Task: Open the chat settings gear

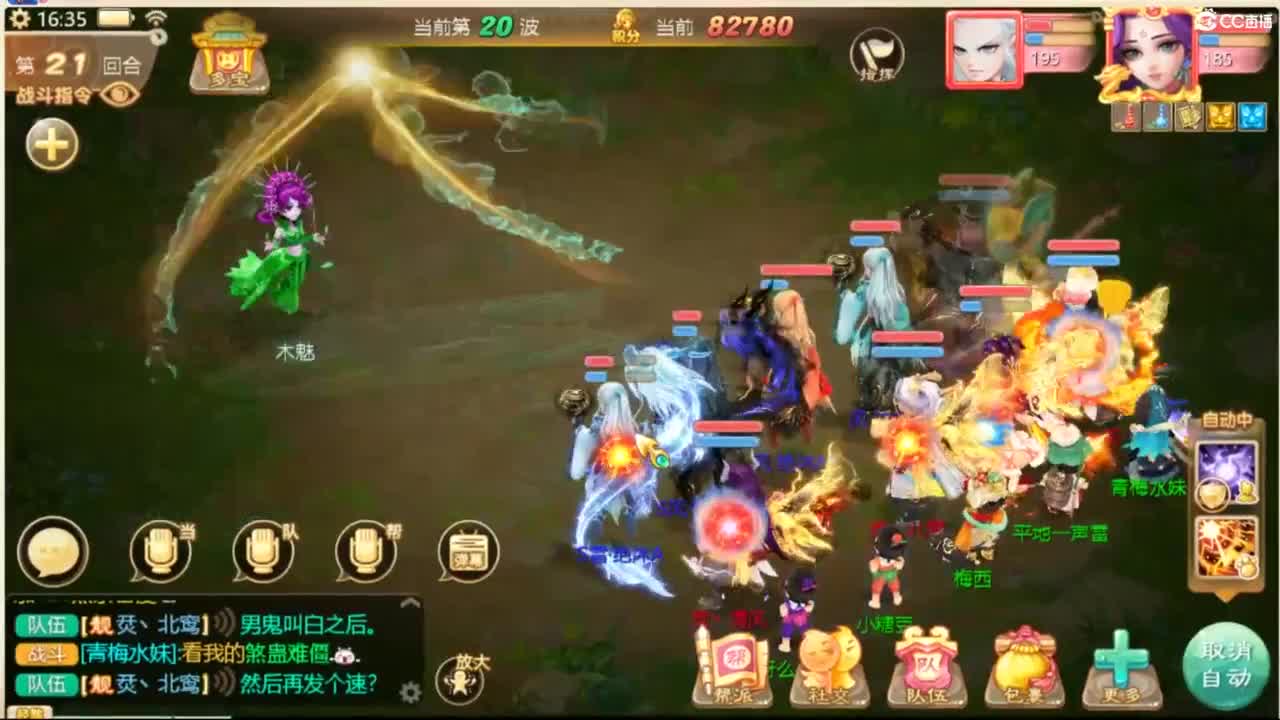Action: click(410, 691)
